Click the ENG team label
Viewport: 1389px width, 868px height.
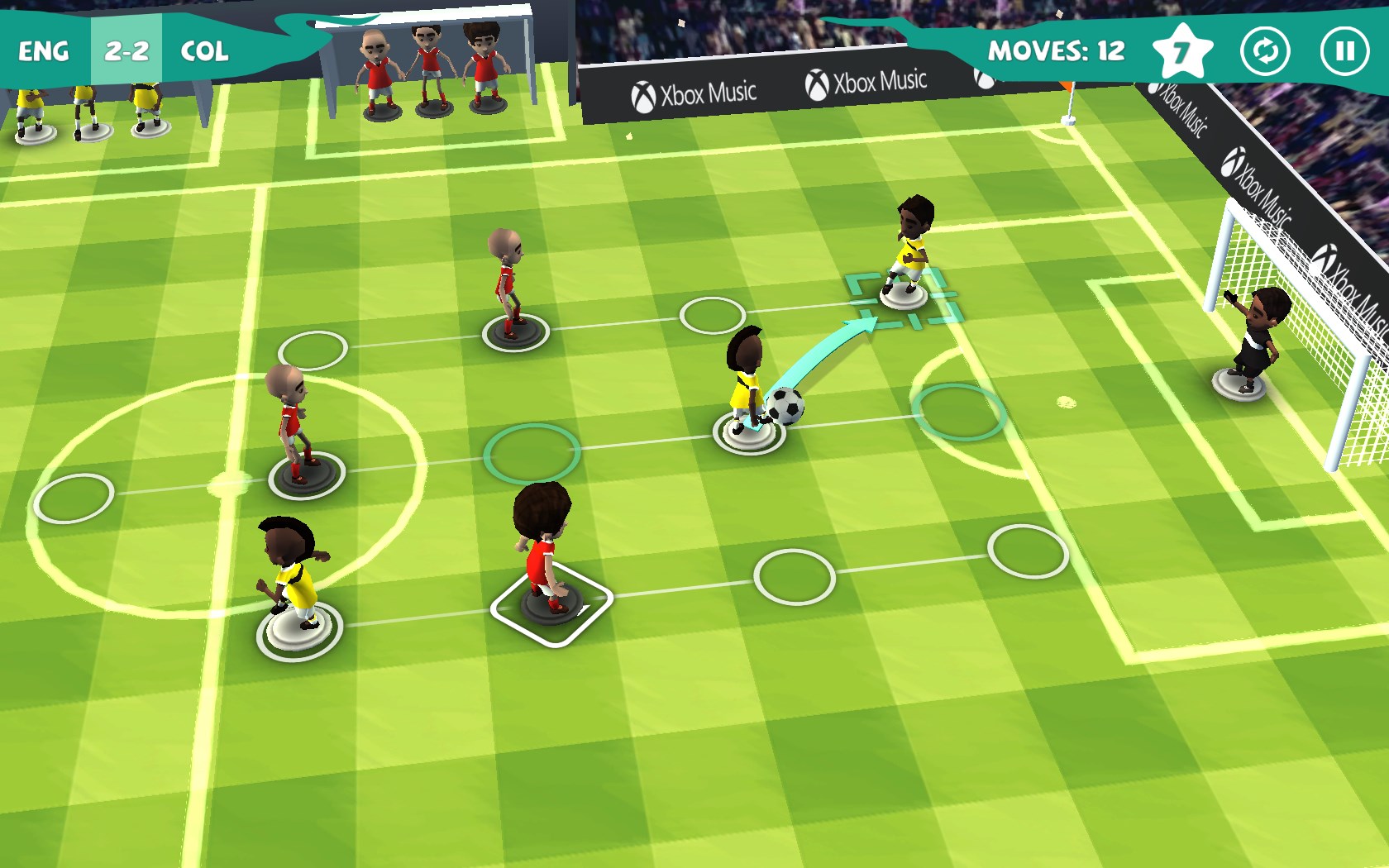click(44, 51)
